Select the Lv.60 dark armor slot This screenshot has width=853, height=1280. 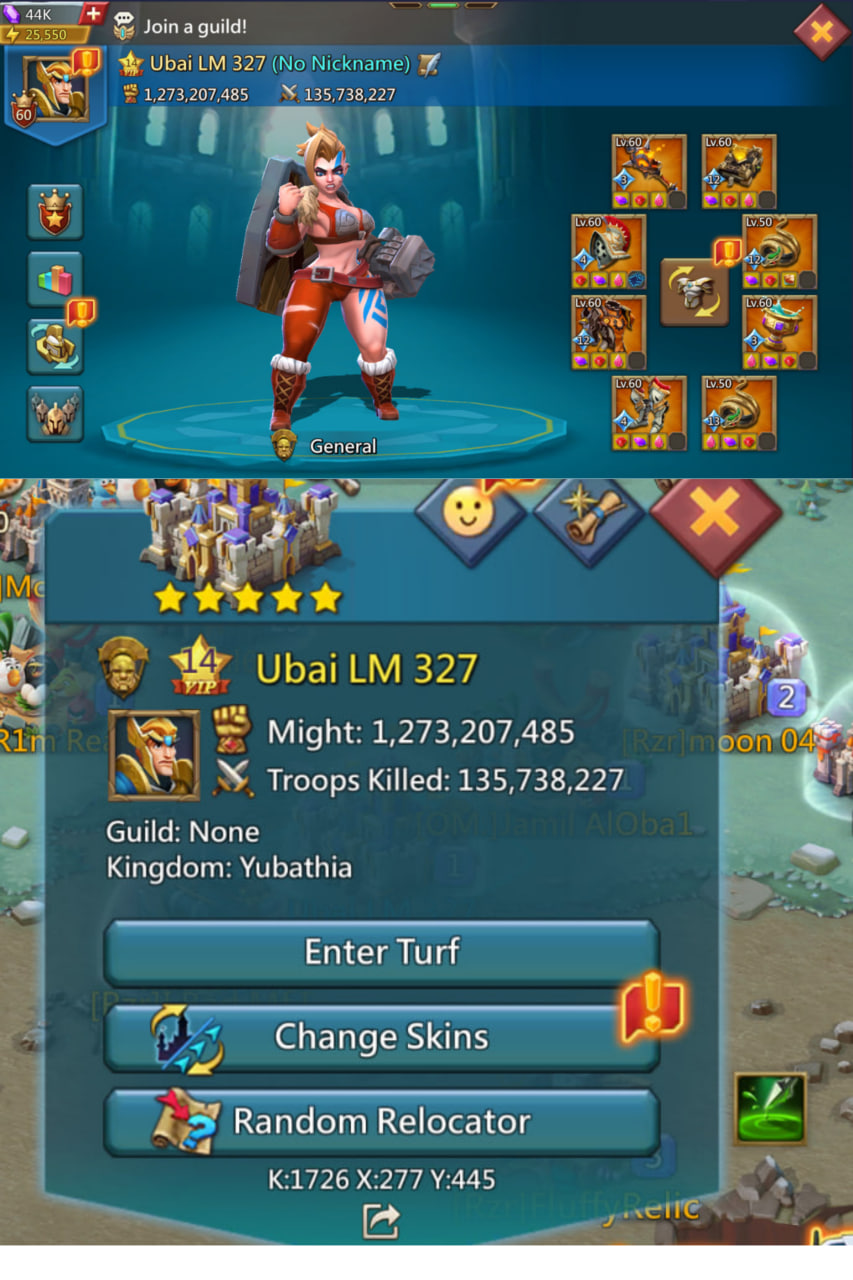(608, 332)
